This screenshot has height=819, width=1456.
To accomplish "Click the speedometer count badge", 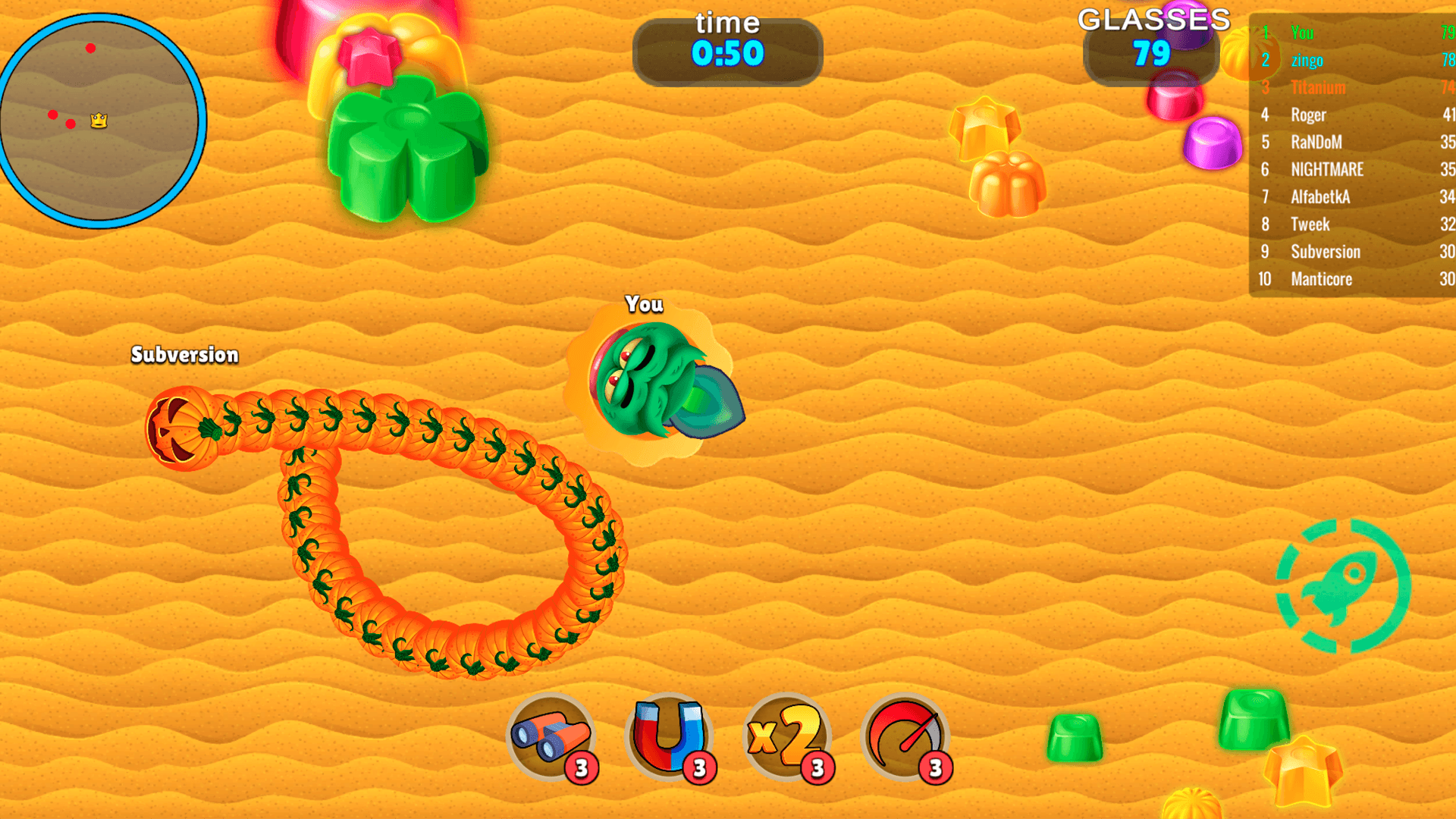I will pyautogui.click(x=935, y=767).
